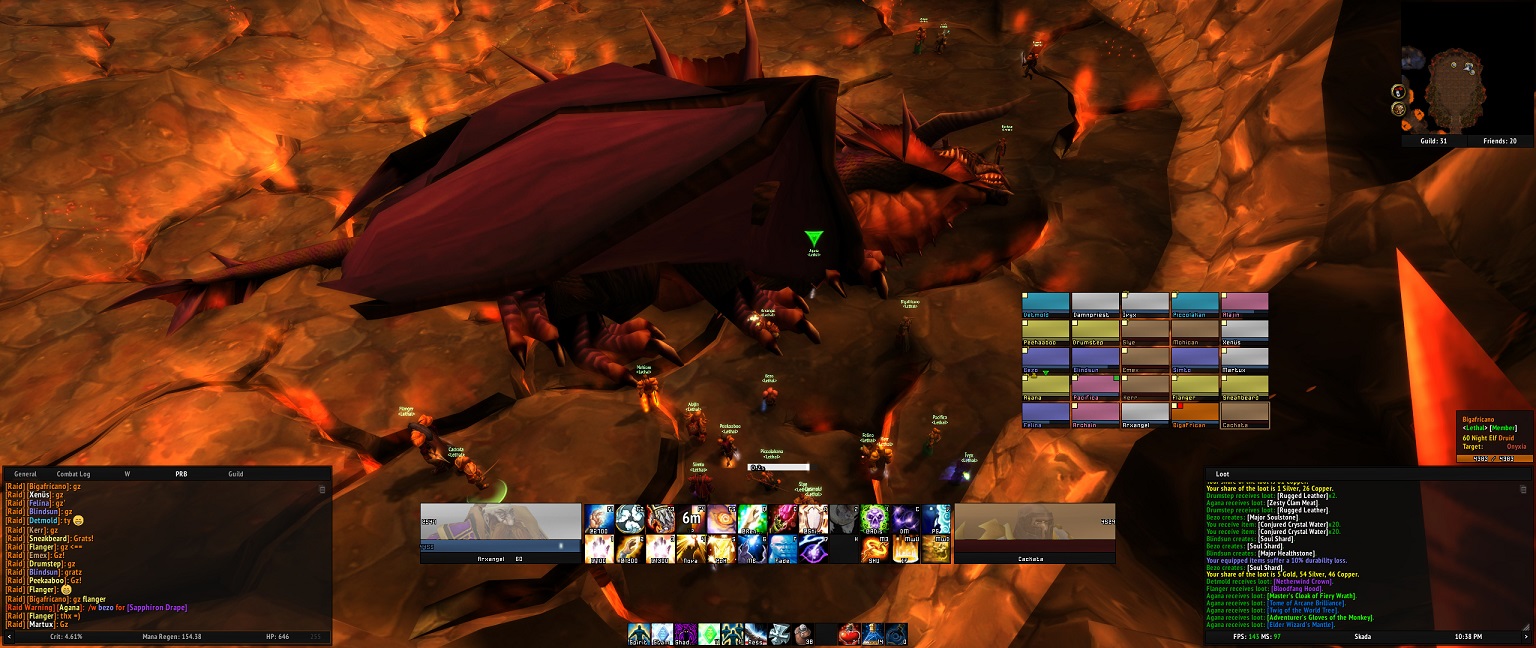Viewport: 1536px width, 648px height.
Task: Click the Arxangel player unit frame
Action: (500, 532)
